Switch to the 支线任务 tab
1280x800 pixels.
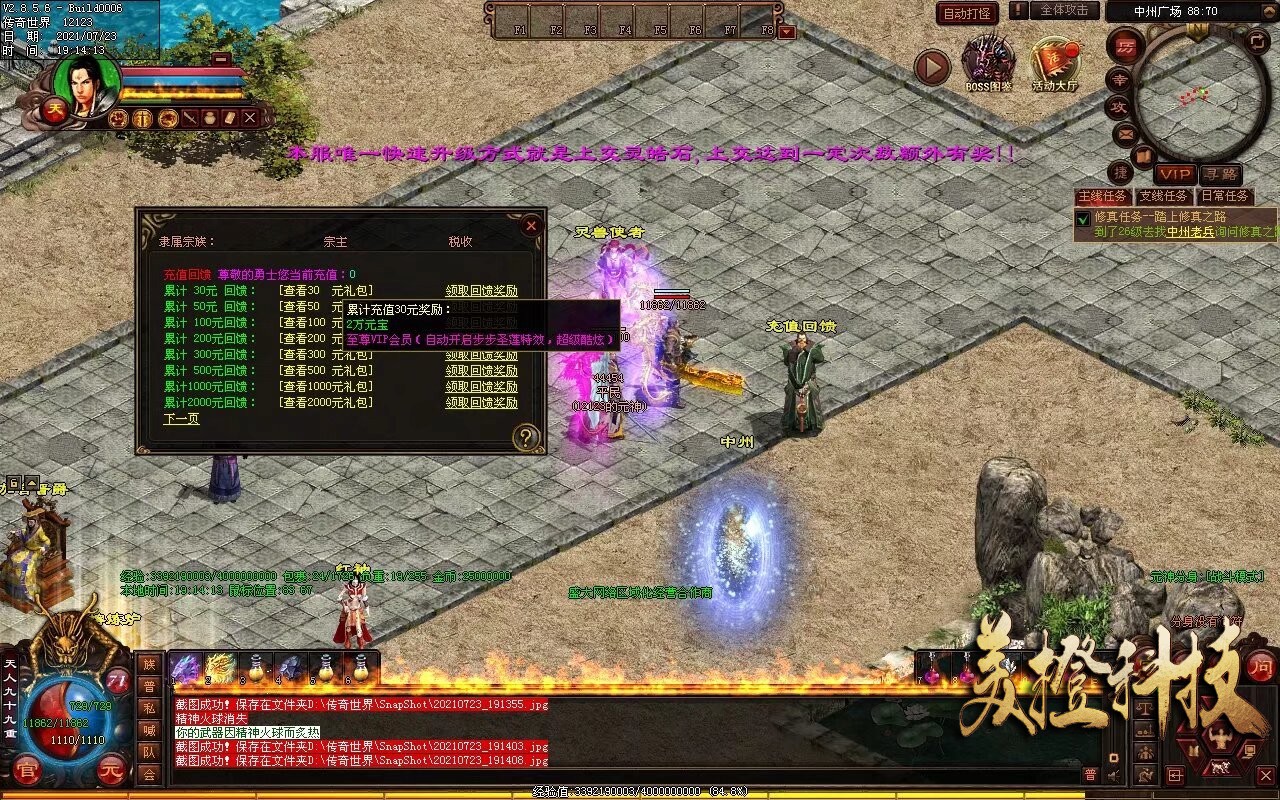click(x=1163, y=195)
